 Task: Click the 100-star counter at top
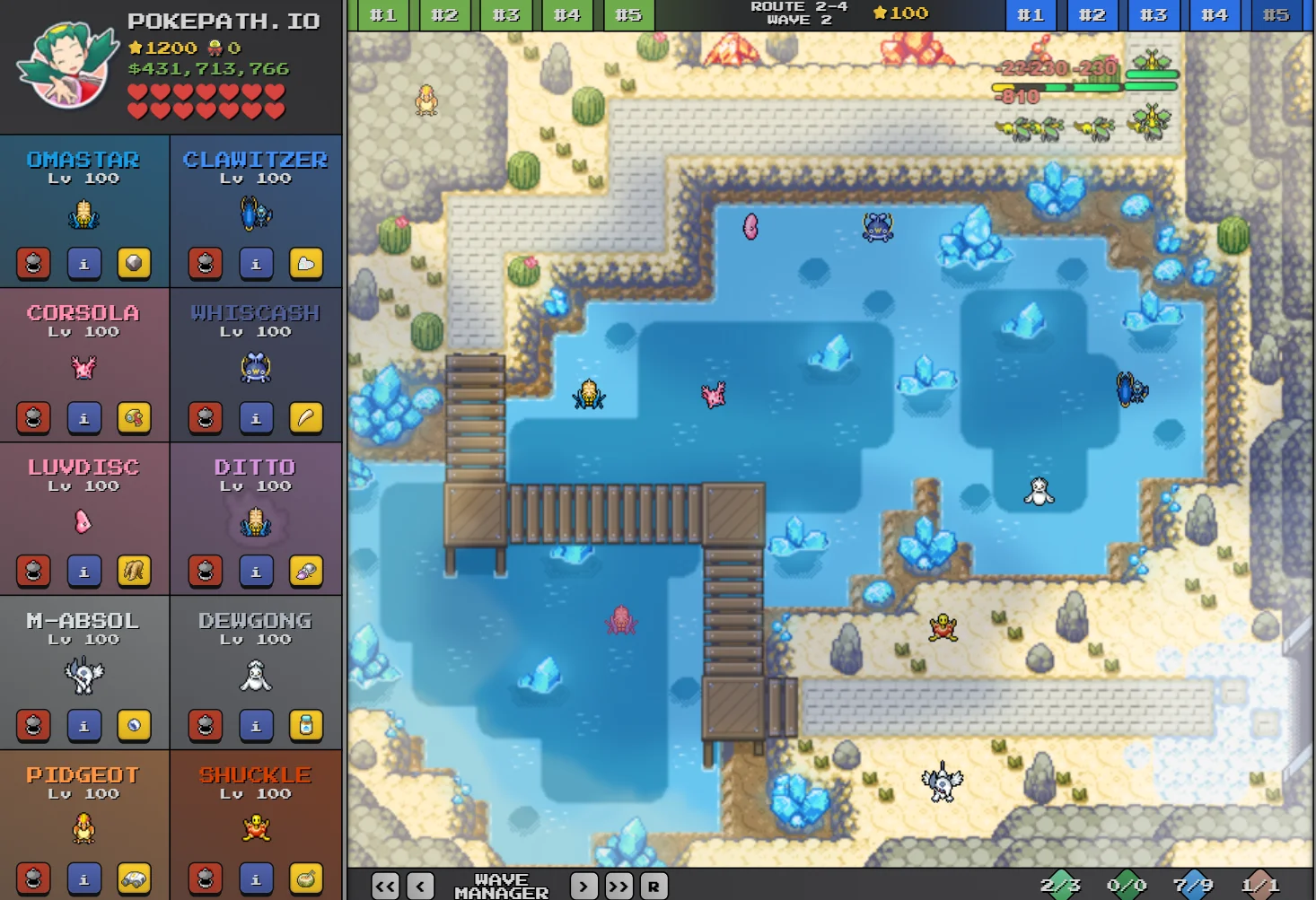(899, 13)
